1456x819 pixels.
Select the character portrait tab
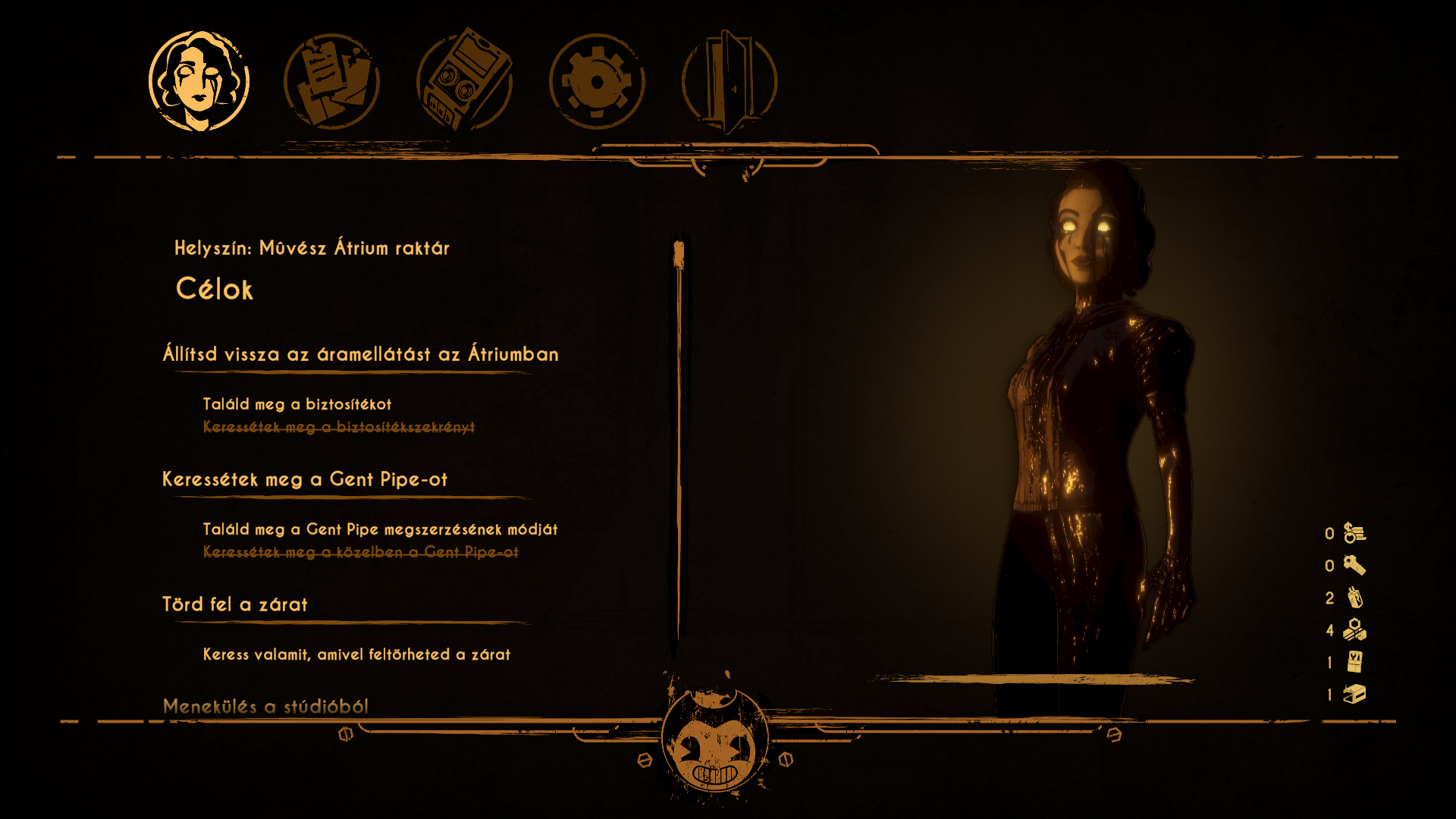[199, 81]
